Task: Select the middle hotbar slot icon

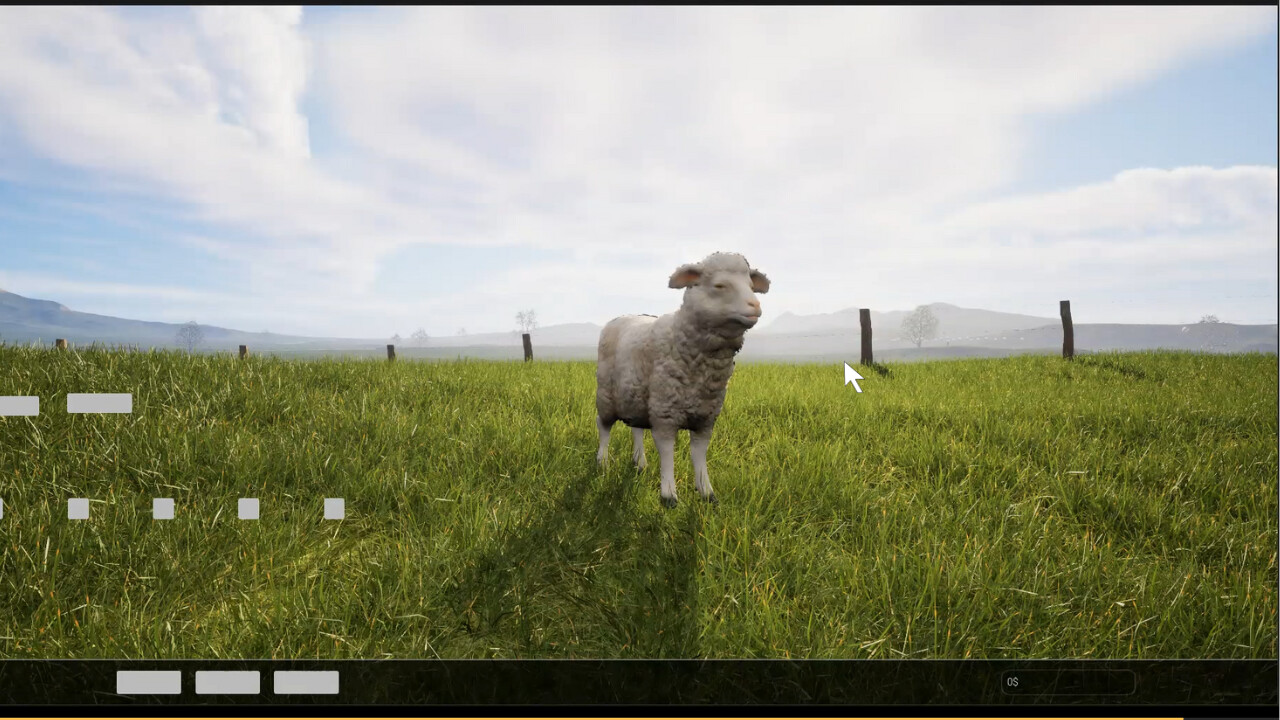Action: point(162,506)
